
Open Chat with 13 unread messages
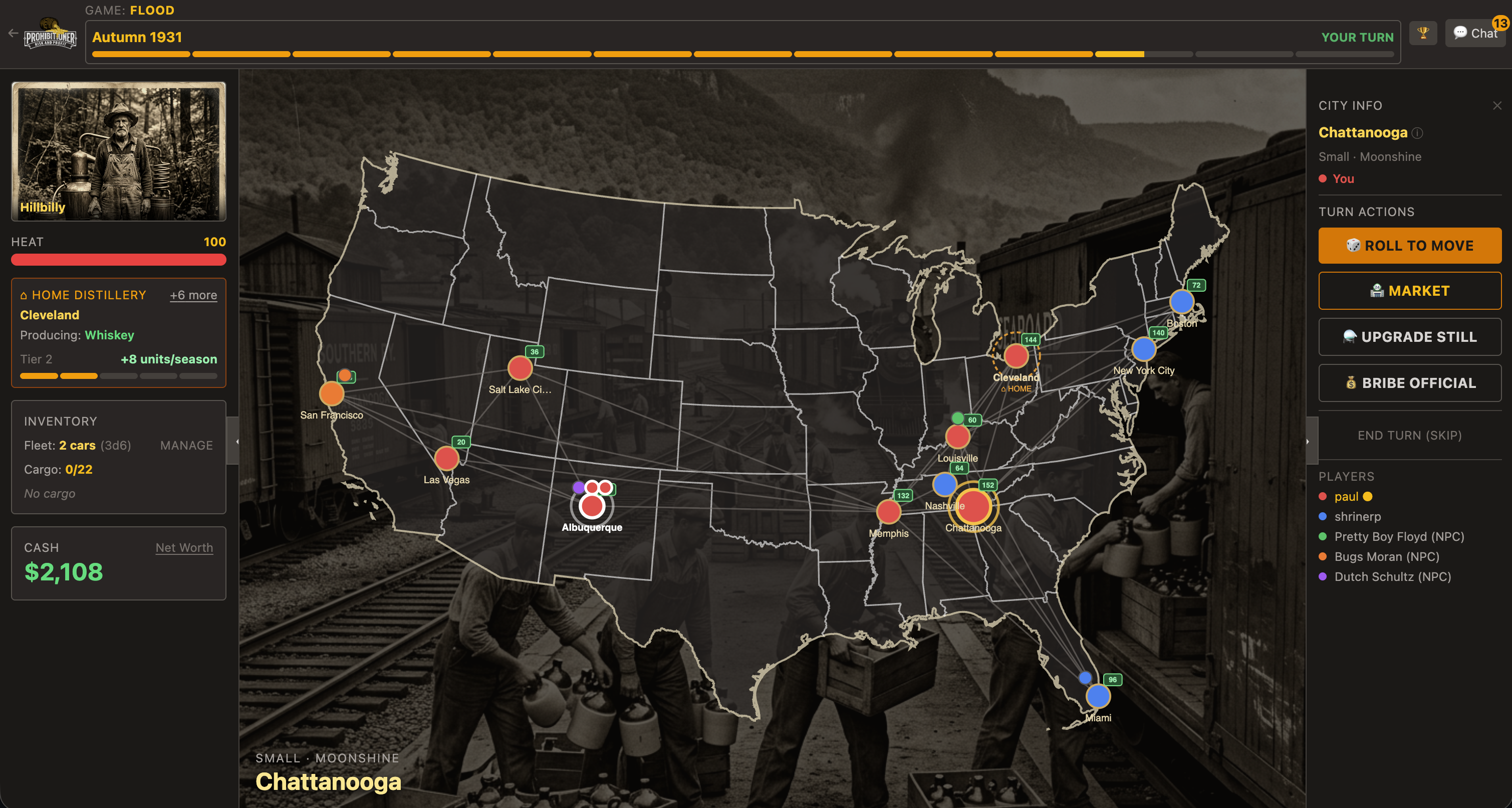click(x=1474, y=34)
